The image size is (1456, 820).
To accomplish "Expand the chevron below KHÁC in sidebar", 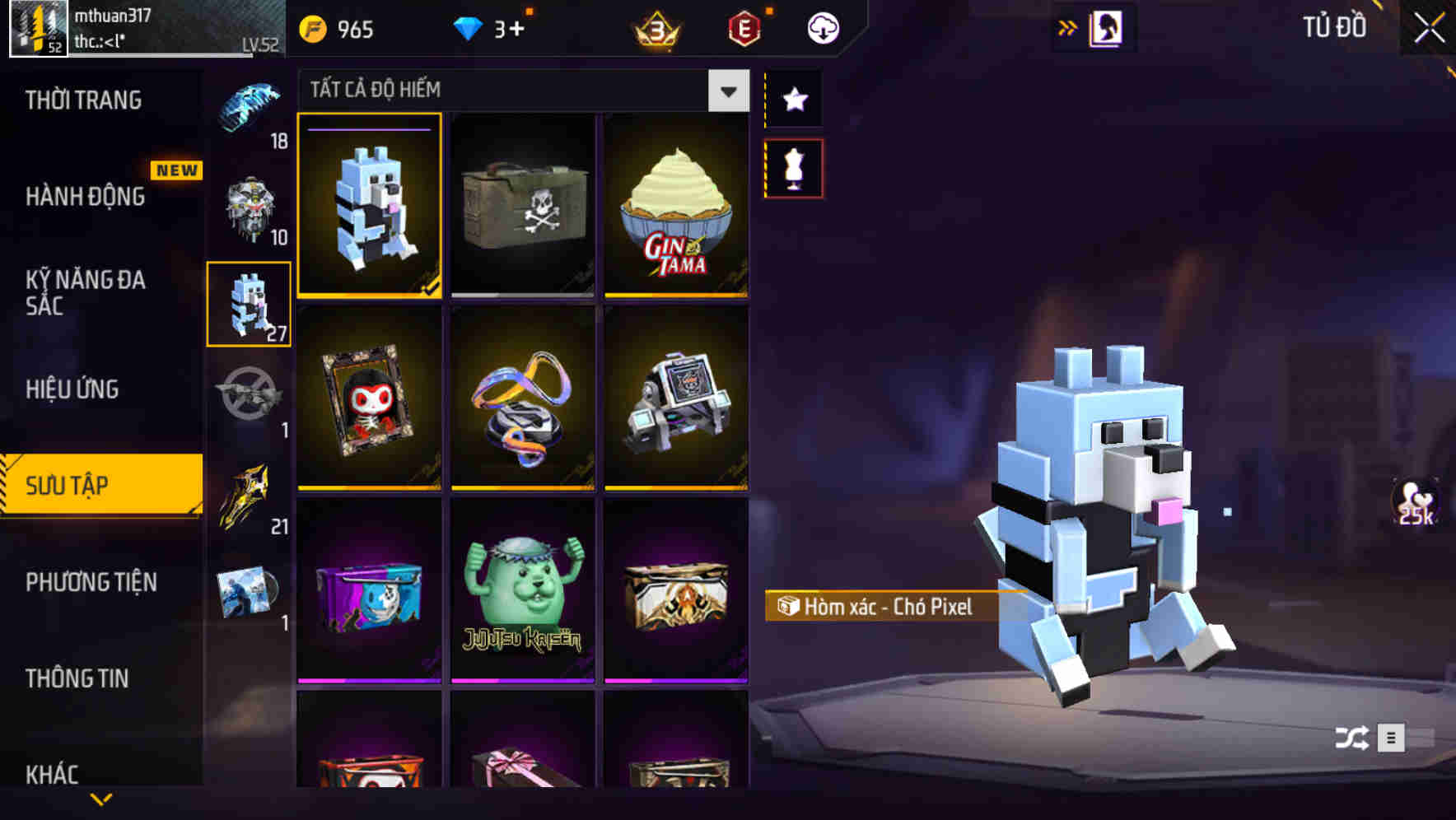I will point(101,797).
